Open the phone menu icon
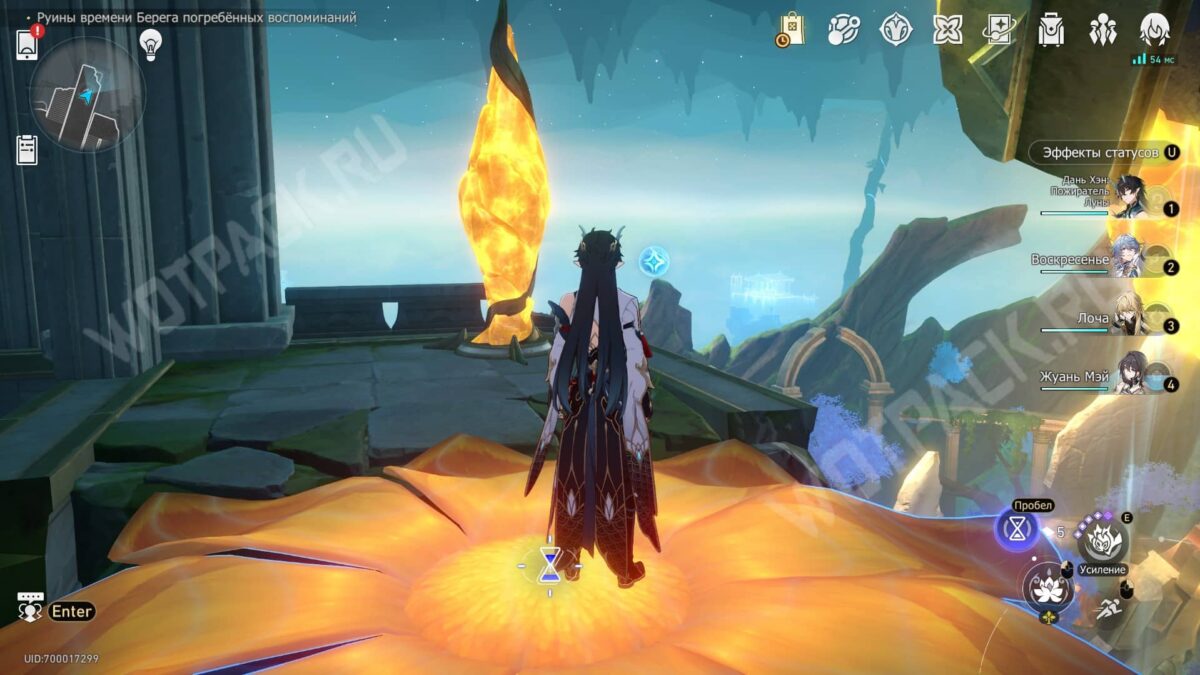The width and height of the screenshot is (1200, 675). click(x=27, y=45)
